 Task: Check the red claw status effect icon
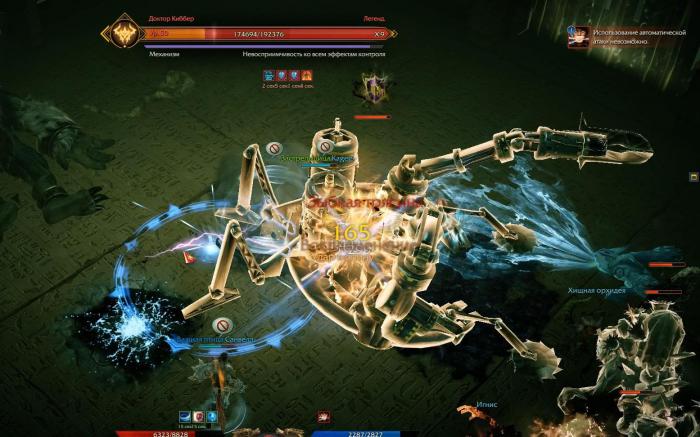click(x=323, y=416)
